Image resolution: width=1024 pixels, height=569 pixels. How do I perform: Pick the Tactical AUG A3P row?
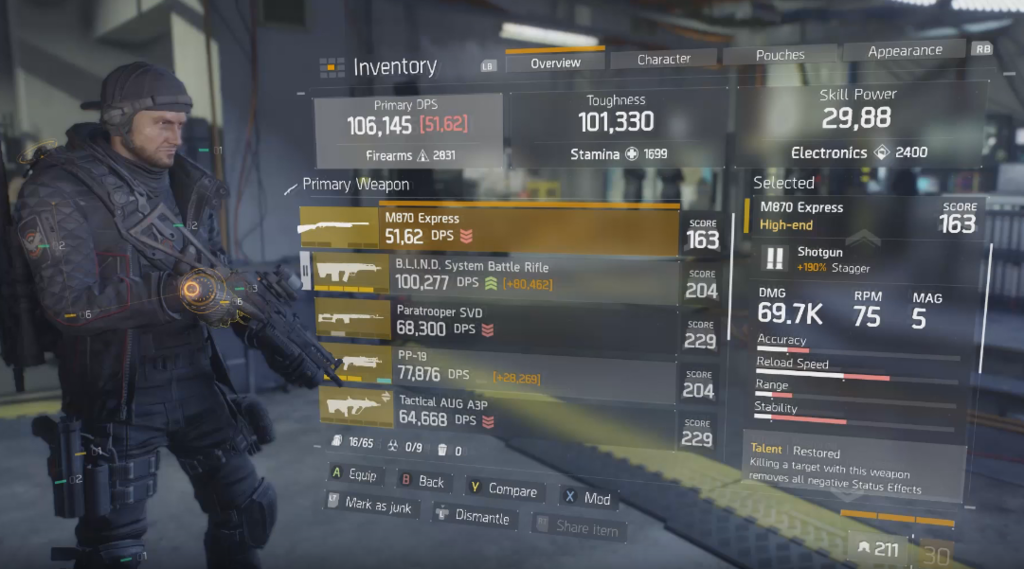point(490,412)
